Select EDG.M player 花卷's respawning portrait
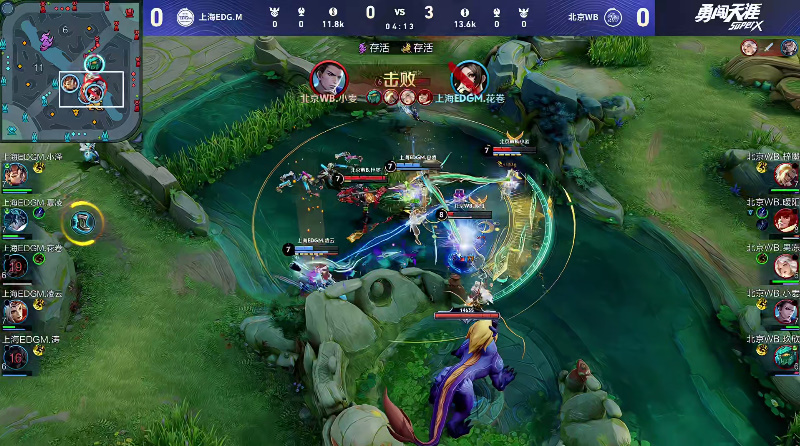 coord(16,266)
